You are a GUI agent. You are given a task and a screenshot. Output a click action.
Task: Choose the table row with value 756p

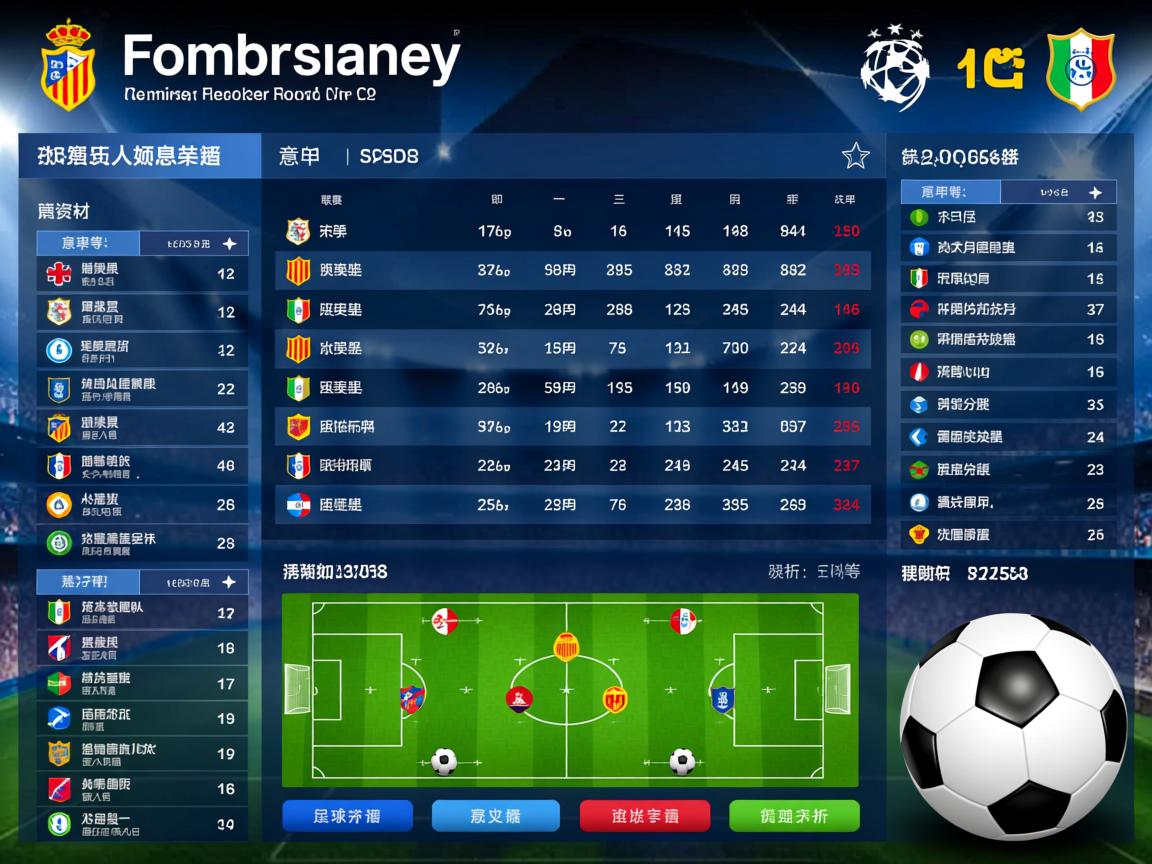[572, 310]
